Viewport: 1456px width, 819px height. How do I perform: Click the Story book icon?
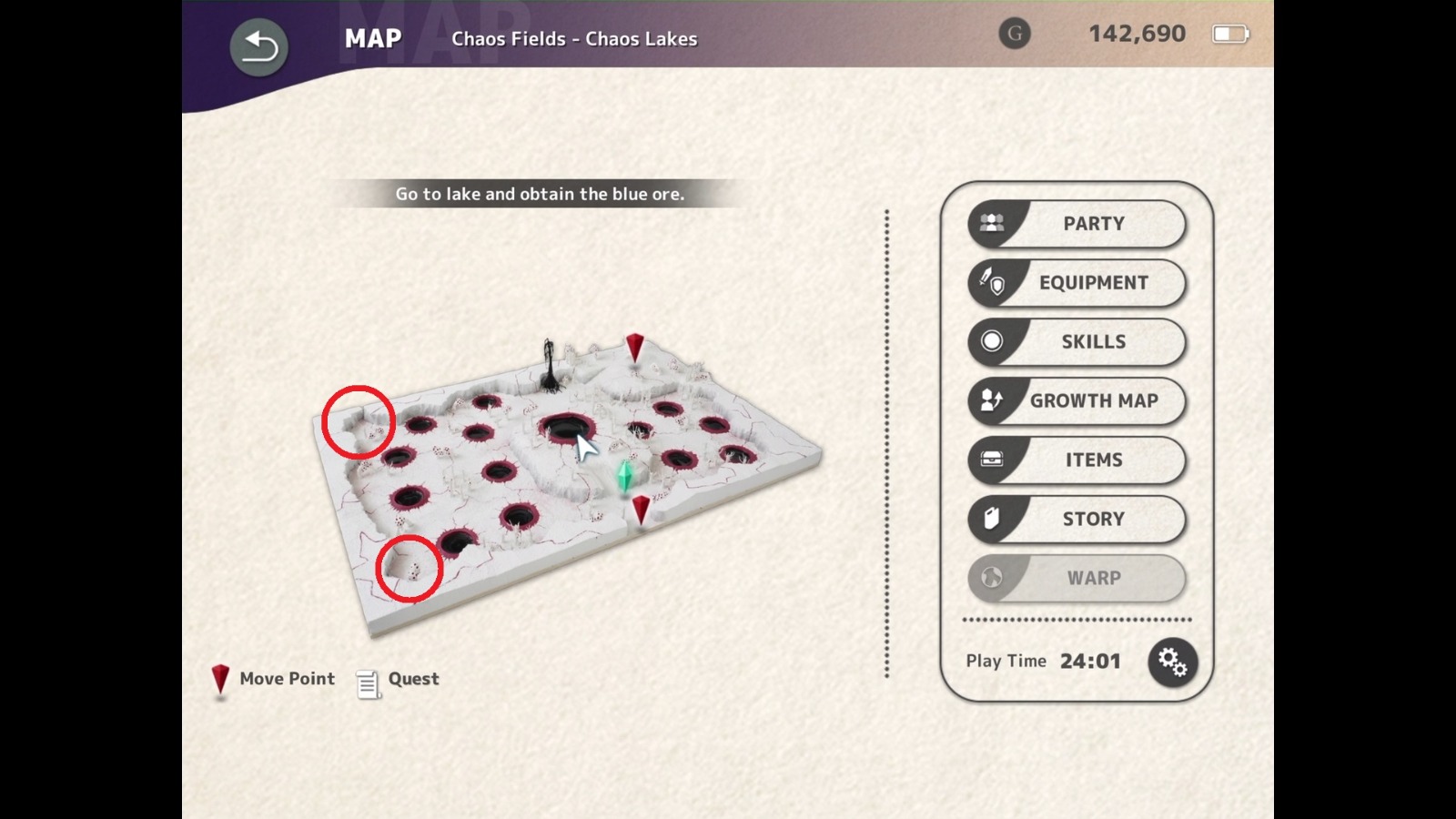point(991,519)
